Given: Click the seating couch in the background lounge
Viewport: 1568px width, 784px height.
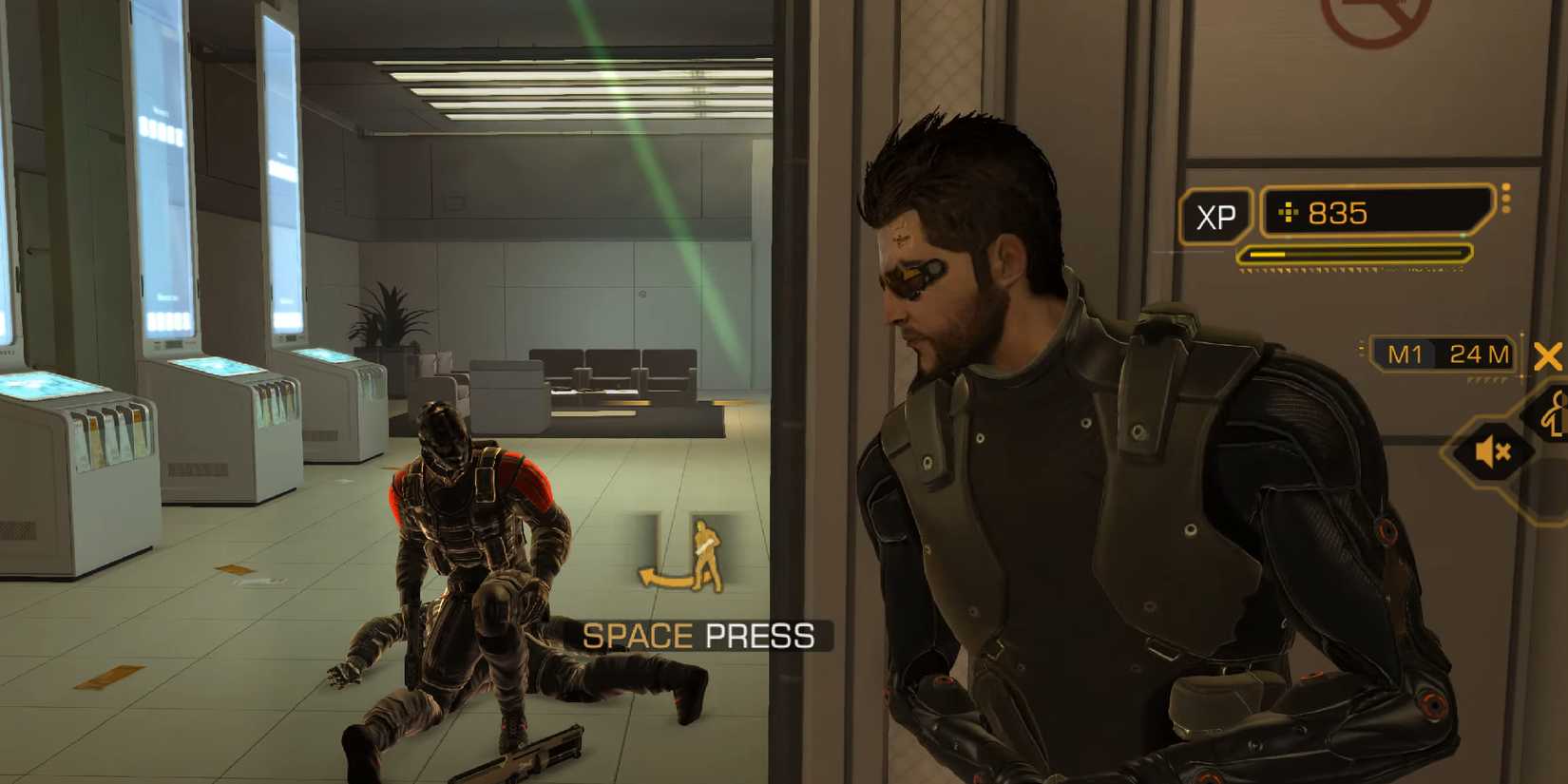Looking at the screenshot, I should (608, 371).
